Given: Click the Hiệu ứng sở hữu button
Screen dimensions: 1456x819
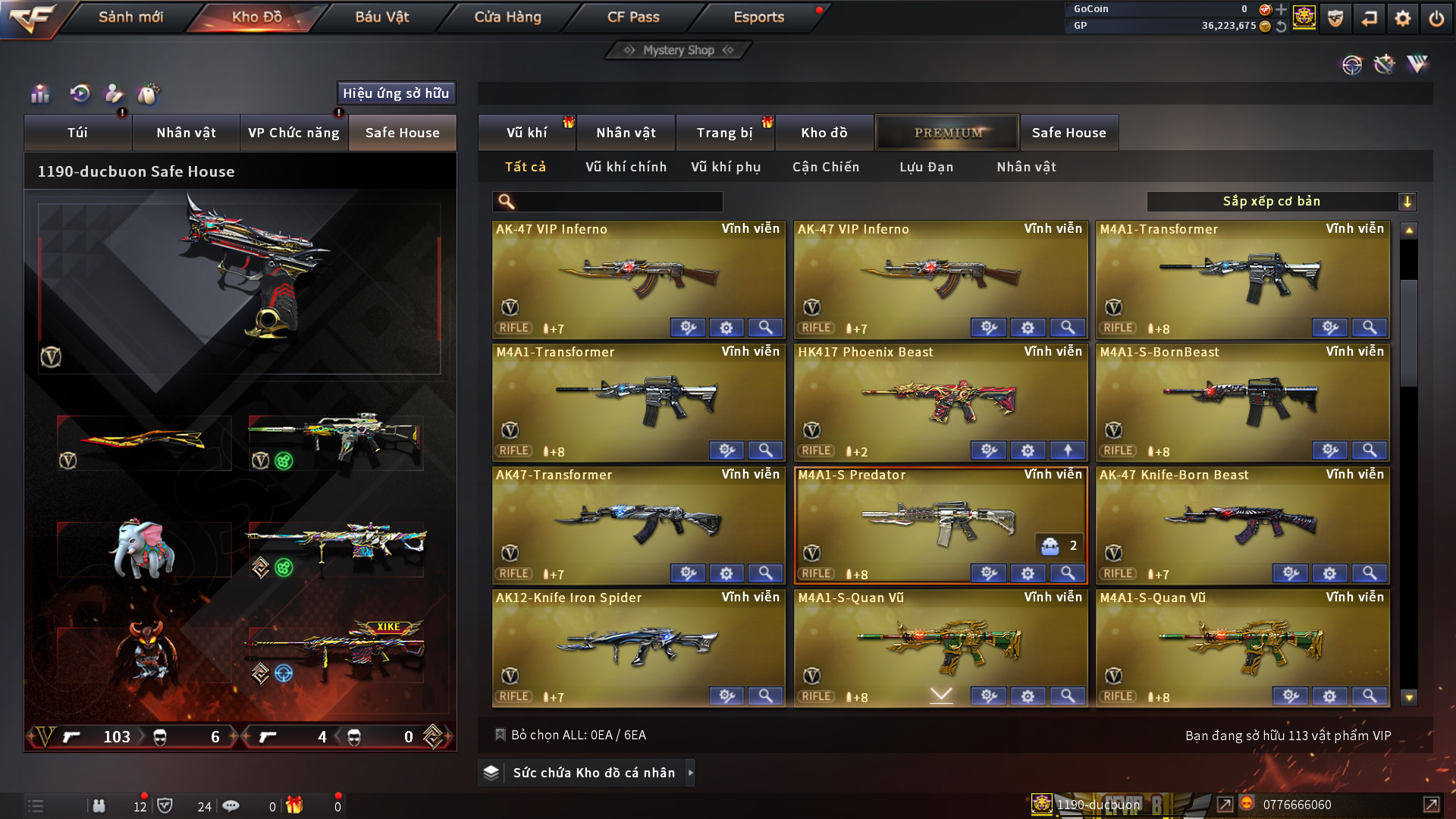Looking at the screenshot, I should (396, 93).
